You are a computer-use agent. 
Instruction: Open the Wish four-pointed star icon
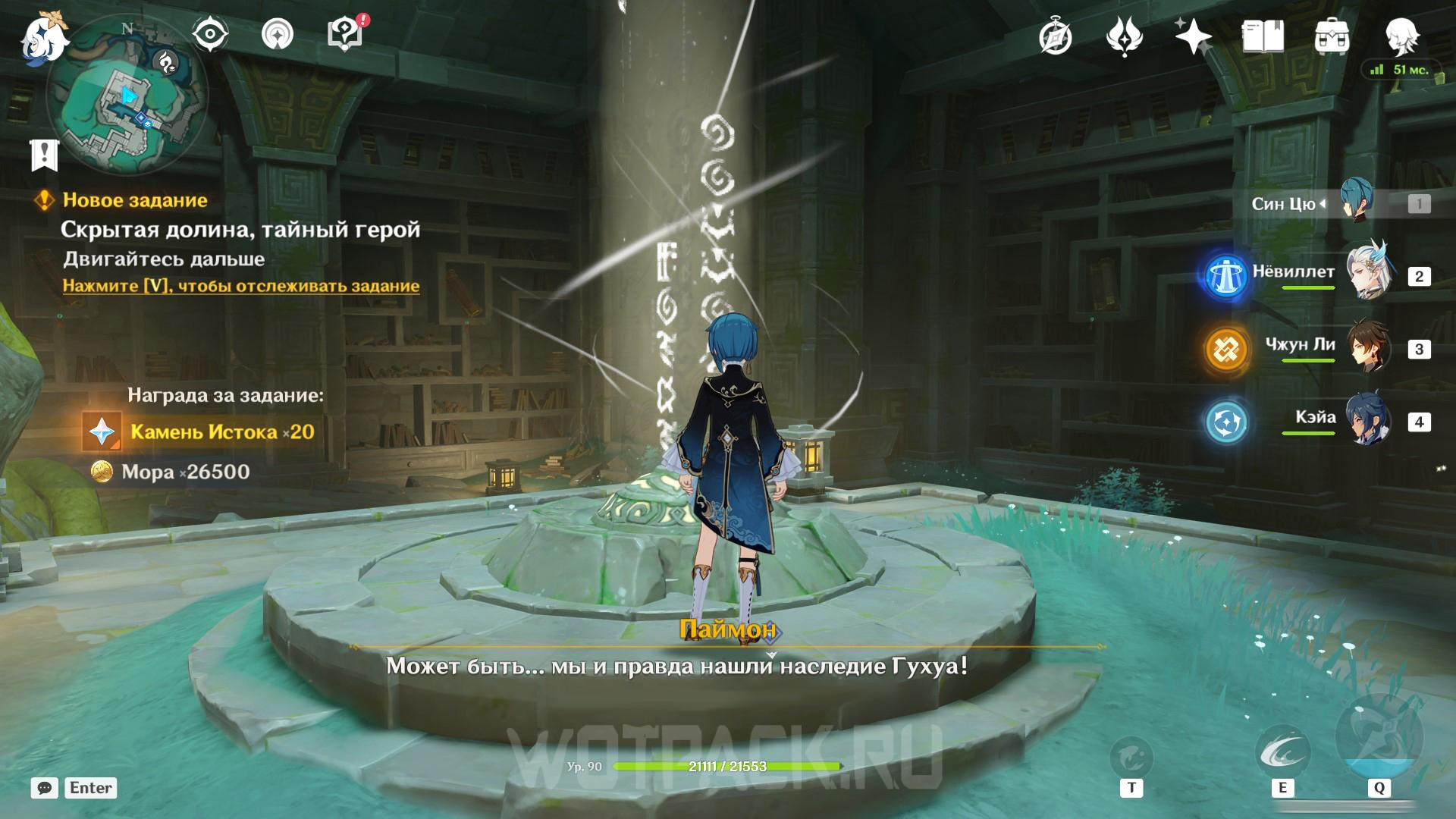click(x=1193, y=36)
